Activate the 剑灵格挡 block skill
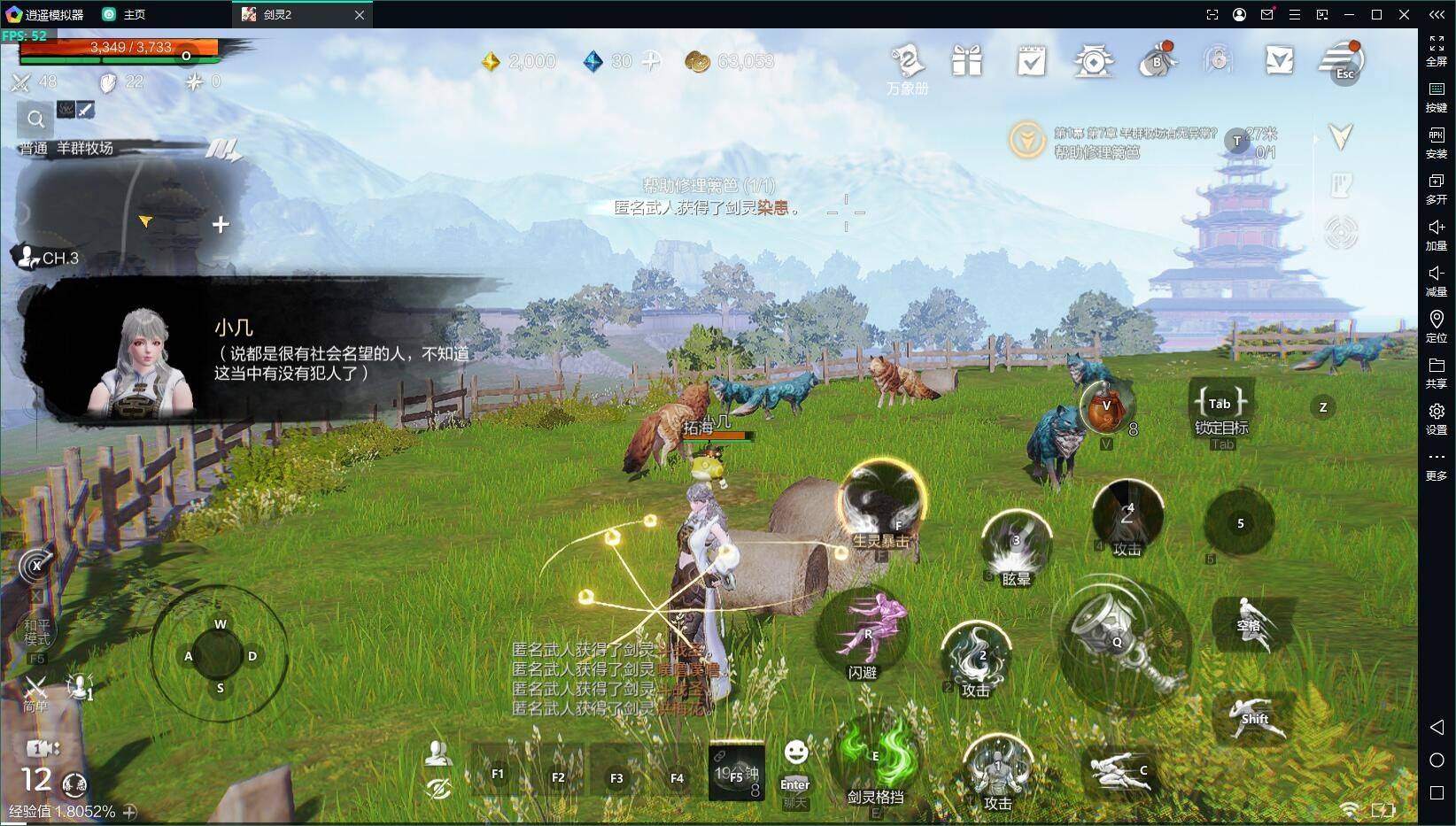 [x=875, y=760]
